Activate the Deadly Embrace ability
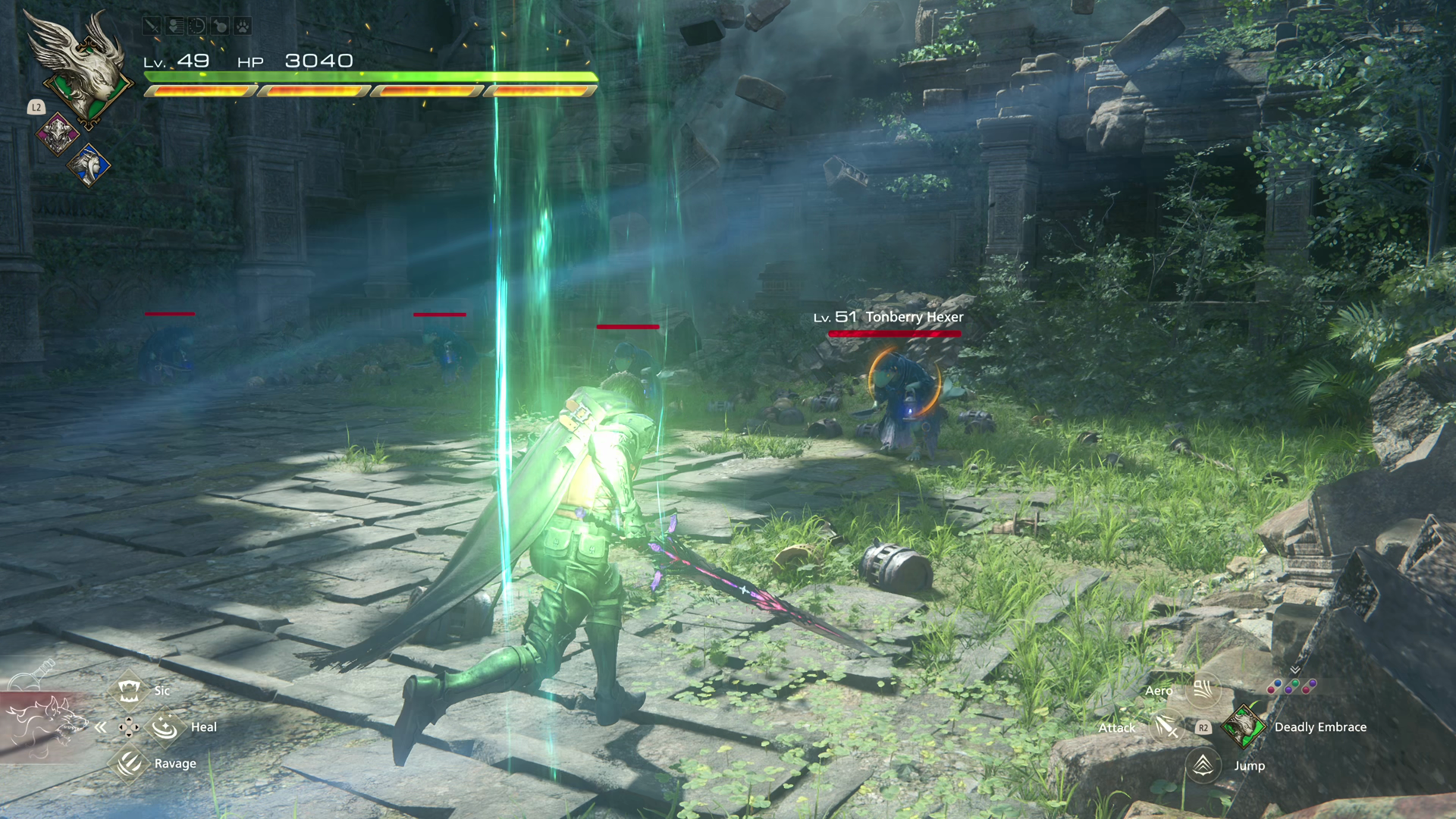The height and width of the screenshot is (819, 1456). pyautogui.click(x=1242, y=726)
